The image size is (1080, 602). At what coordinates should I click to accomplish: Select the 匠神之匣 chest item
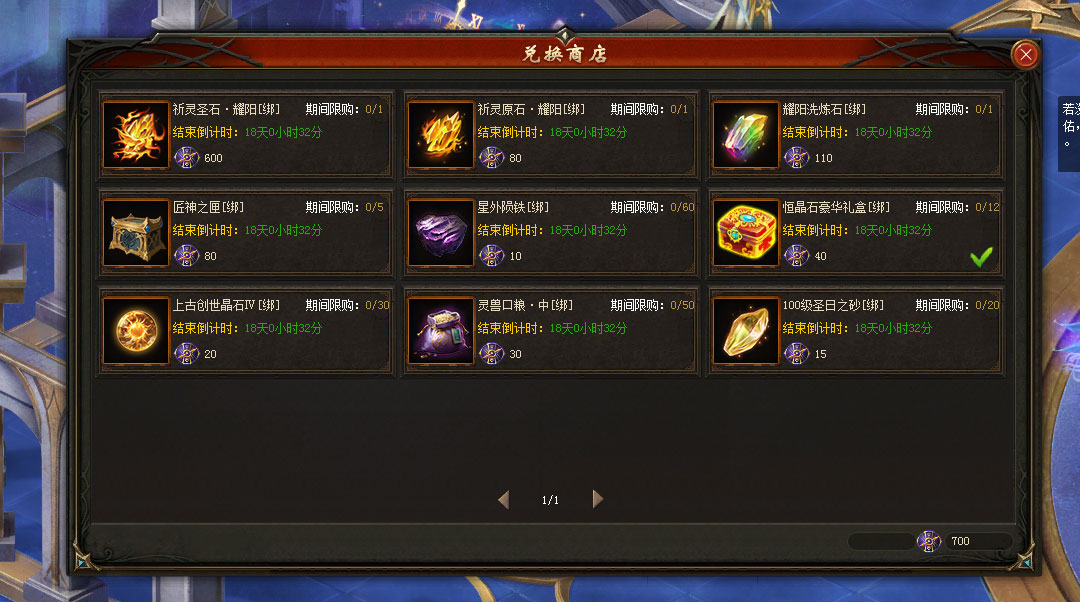click(136, 233)
